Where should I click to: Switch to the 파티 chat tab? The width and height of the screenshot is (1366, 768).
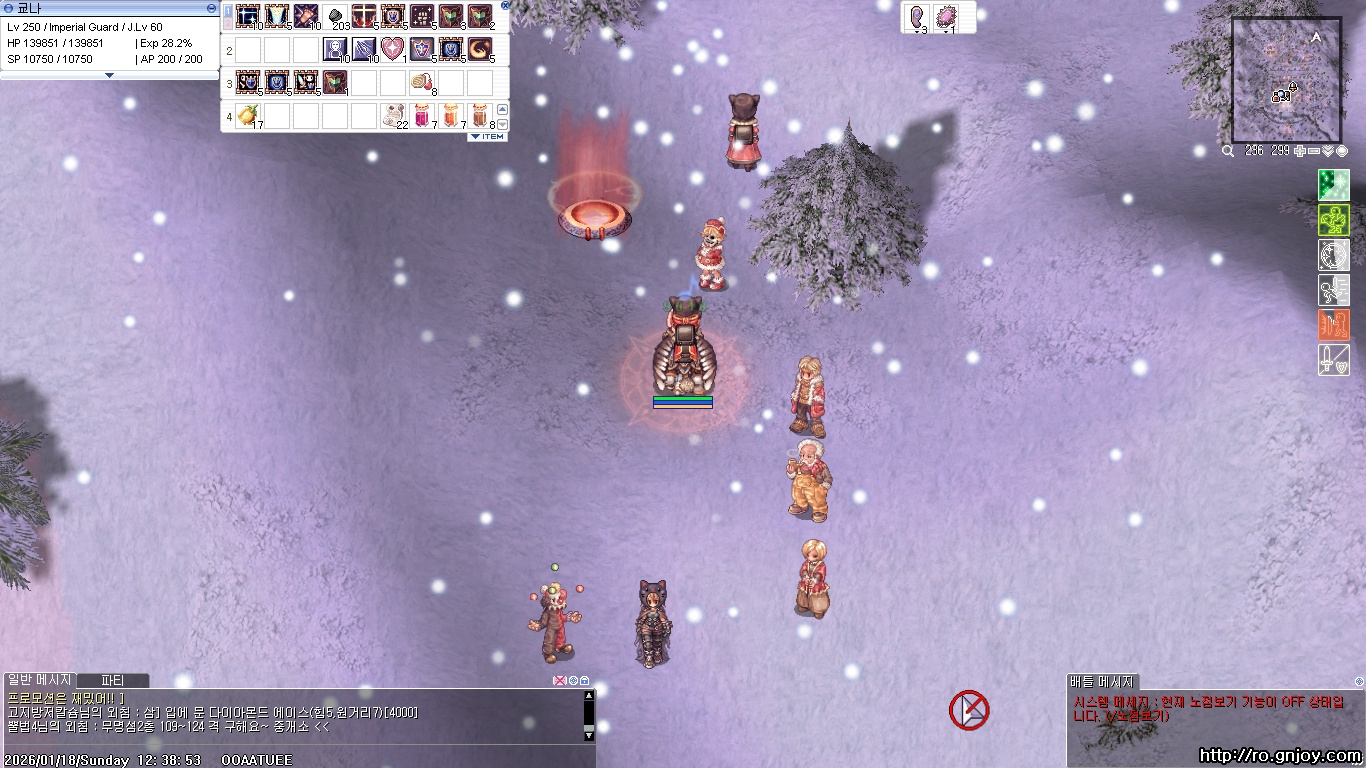[x=112, y=681]
